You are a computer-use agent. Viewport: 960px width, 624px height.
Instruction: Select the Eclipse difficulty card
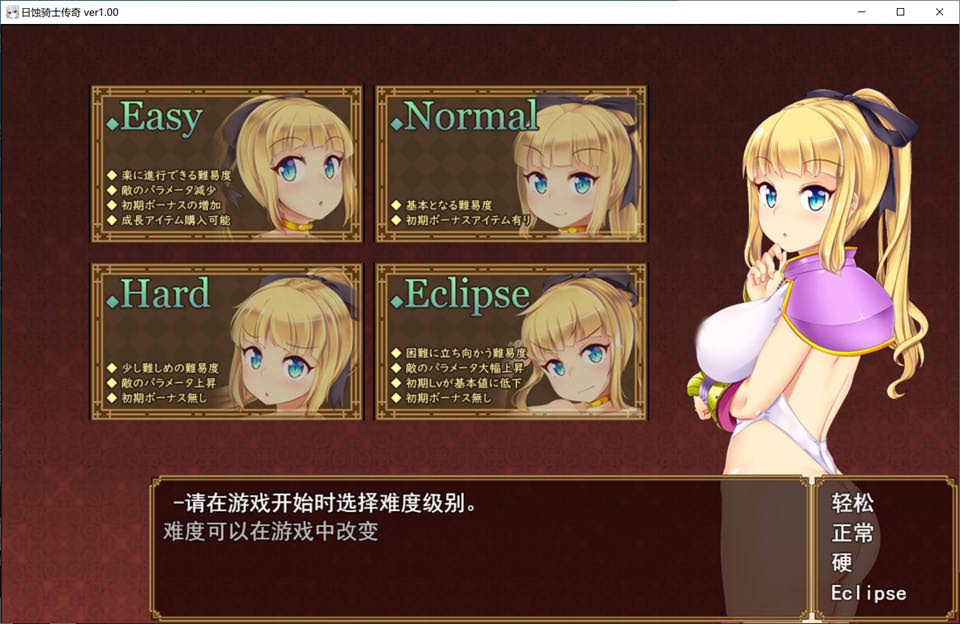coord(510,341)
